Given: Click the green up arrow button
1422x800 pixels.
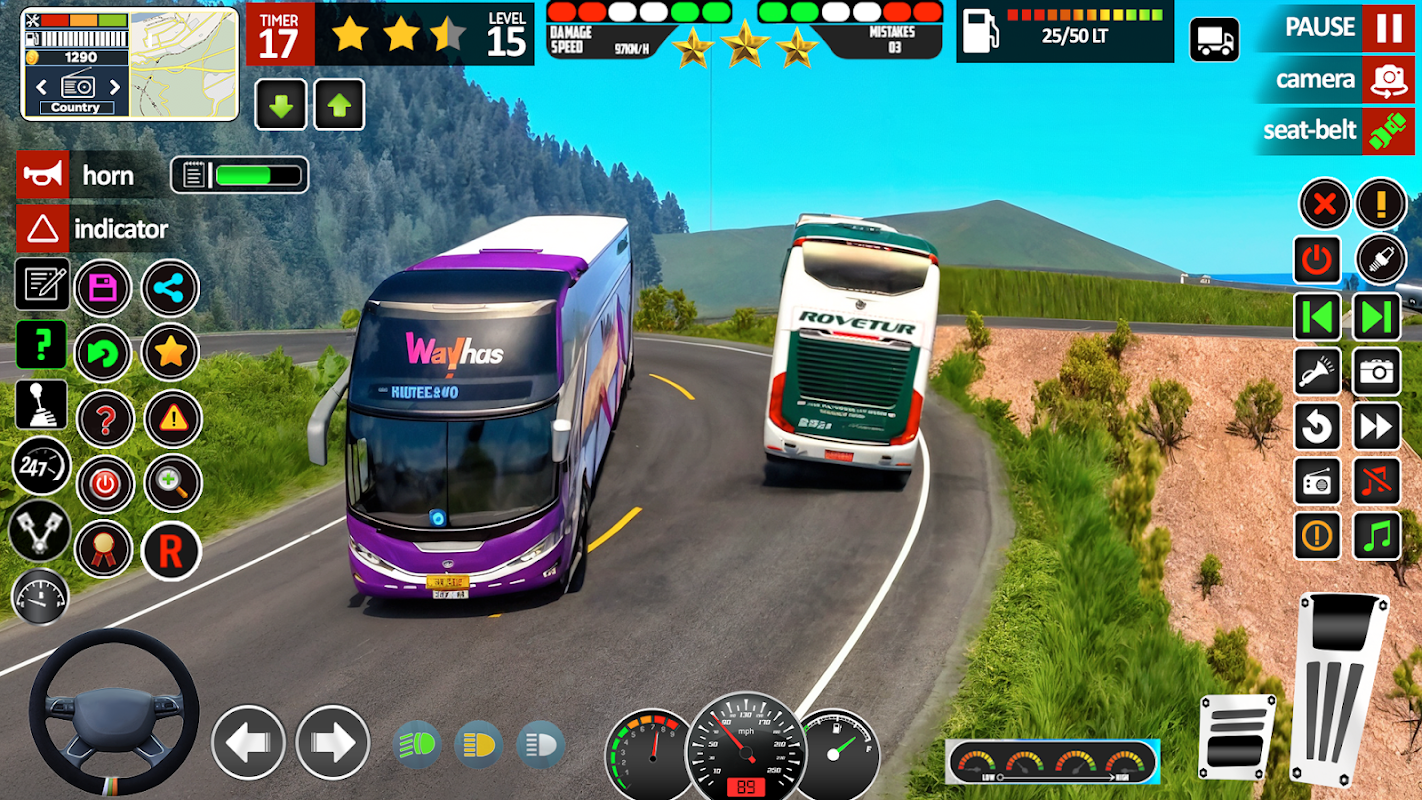Looking at the screenshot, I should [x=339, y=105].
